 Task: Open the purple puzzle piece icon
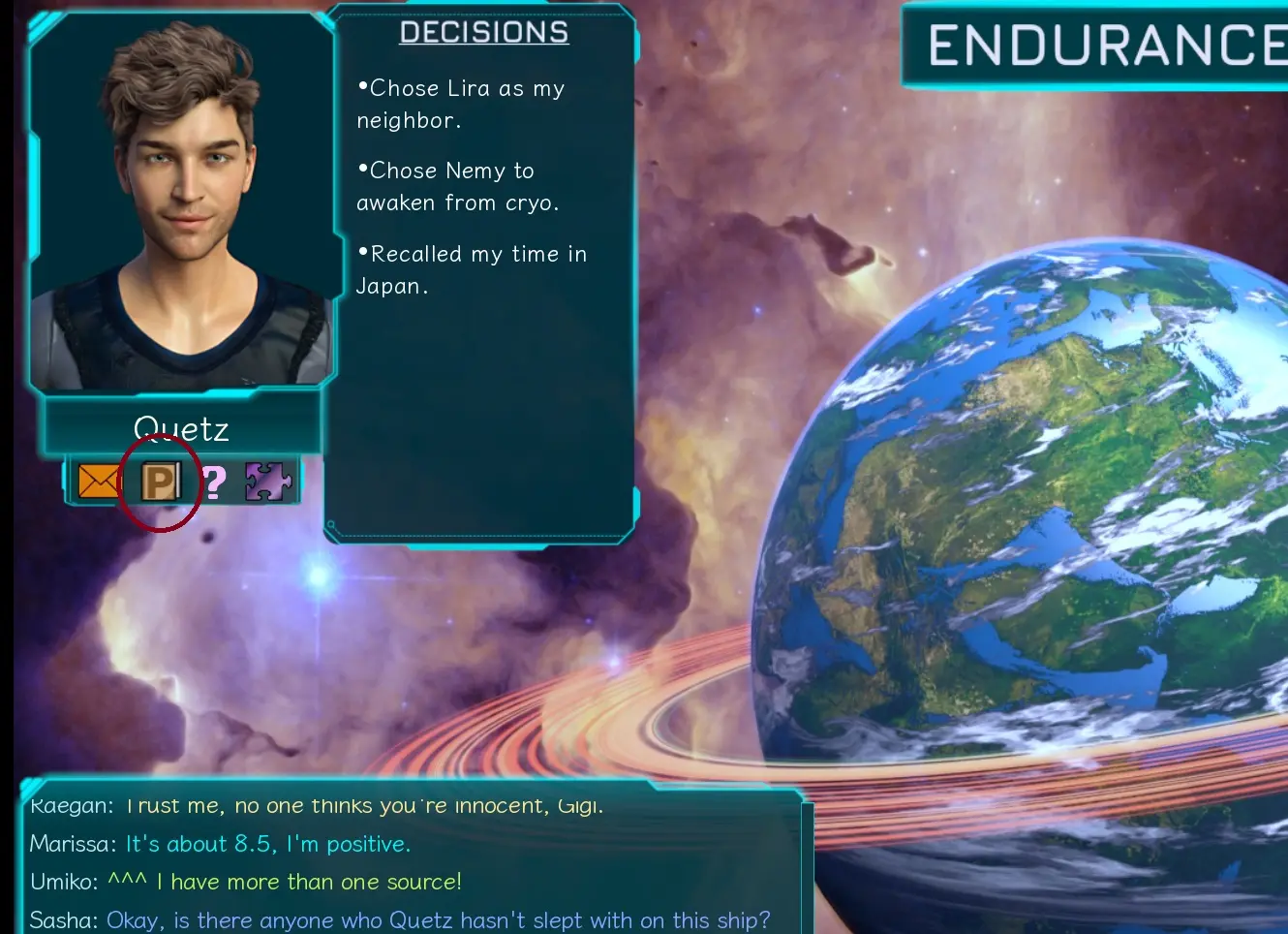click(268, 481)
